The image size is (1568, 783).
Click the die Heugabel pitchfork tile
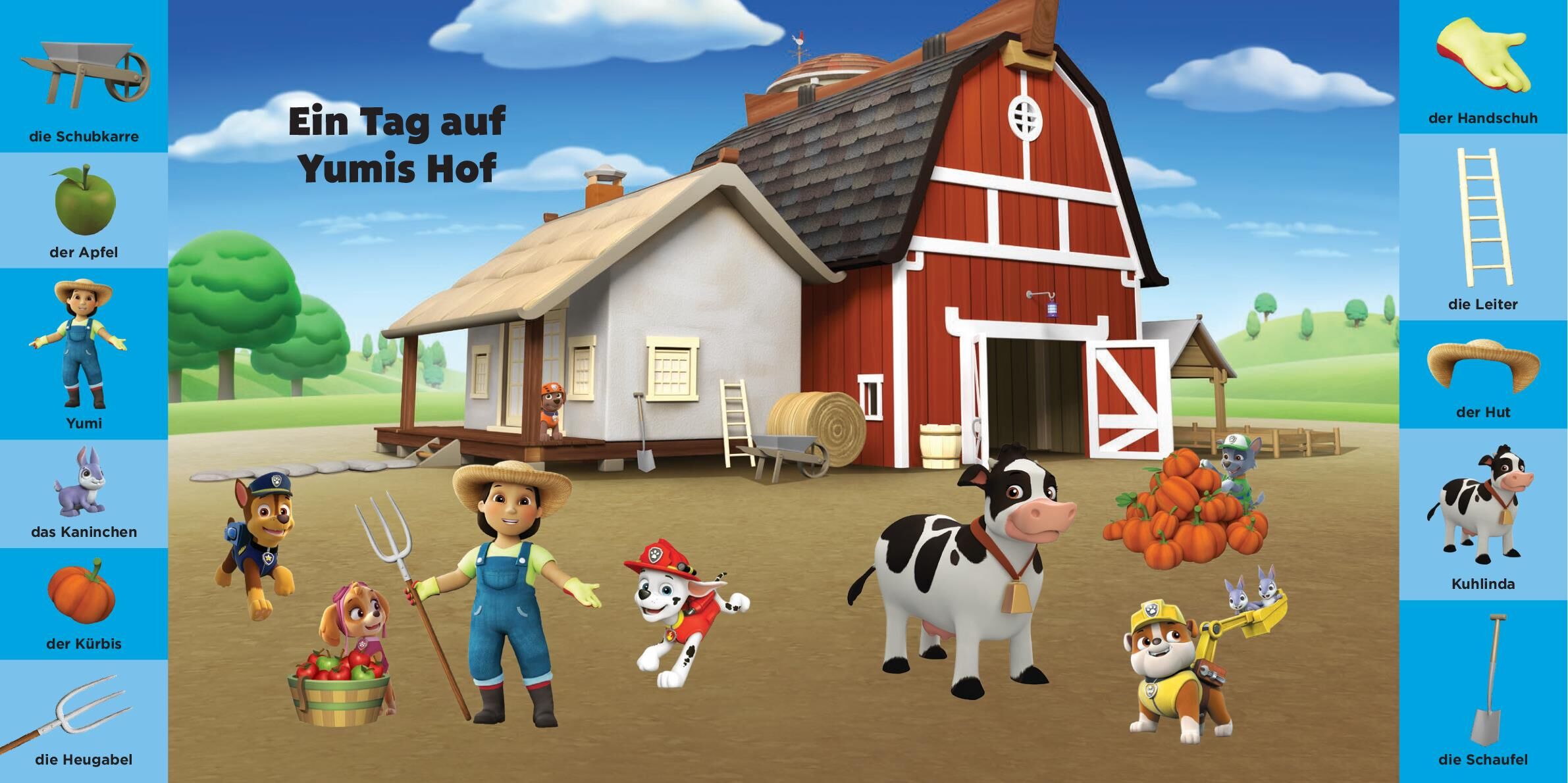tap(84, 720)
